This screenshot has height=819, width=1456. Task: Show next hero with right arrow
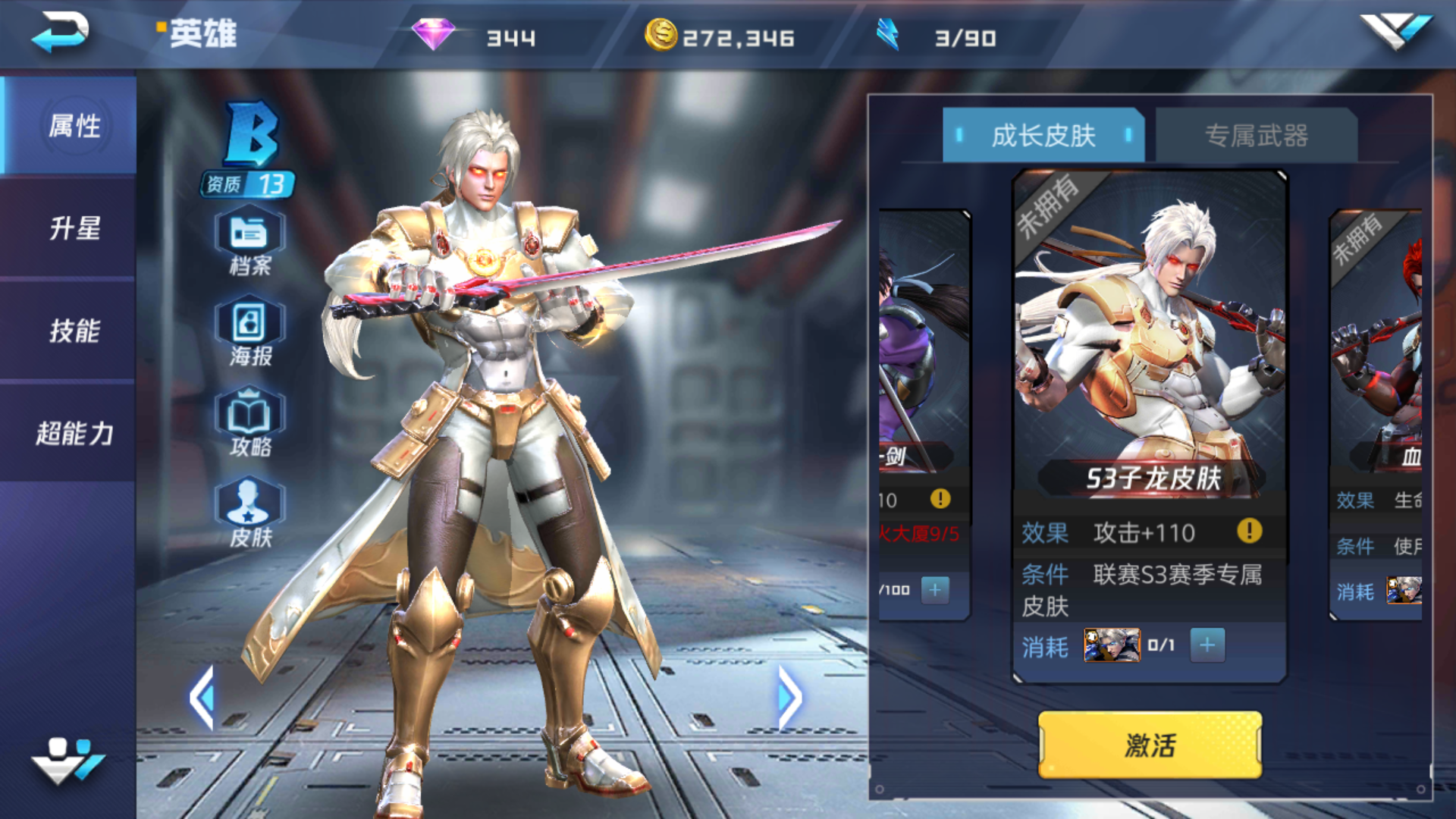tap(789, 698)
